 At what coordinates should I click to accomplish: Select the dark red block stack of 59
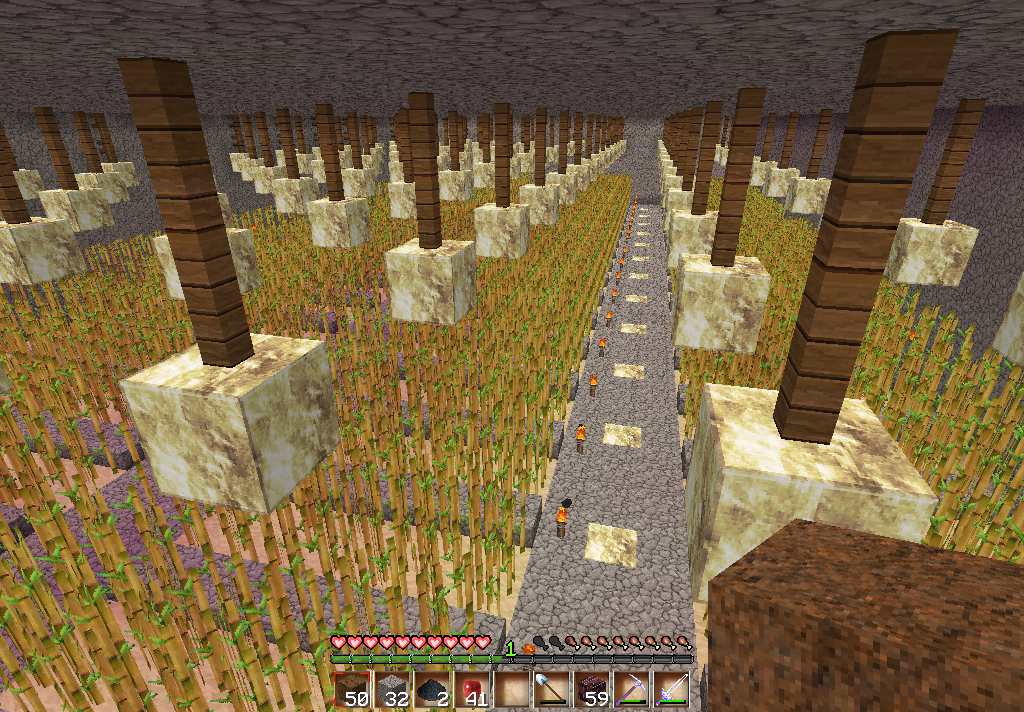[x=592, y=690]
